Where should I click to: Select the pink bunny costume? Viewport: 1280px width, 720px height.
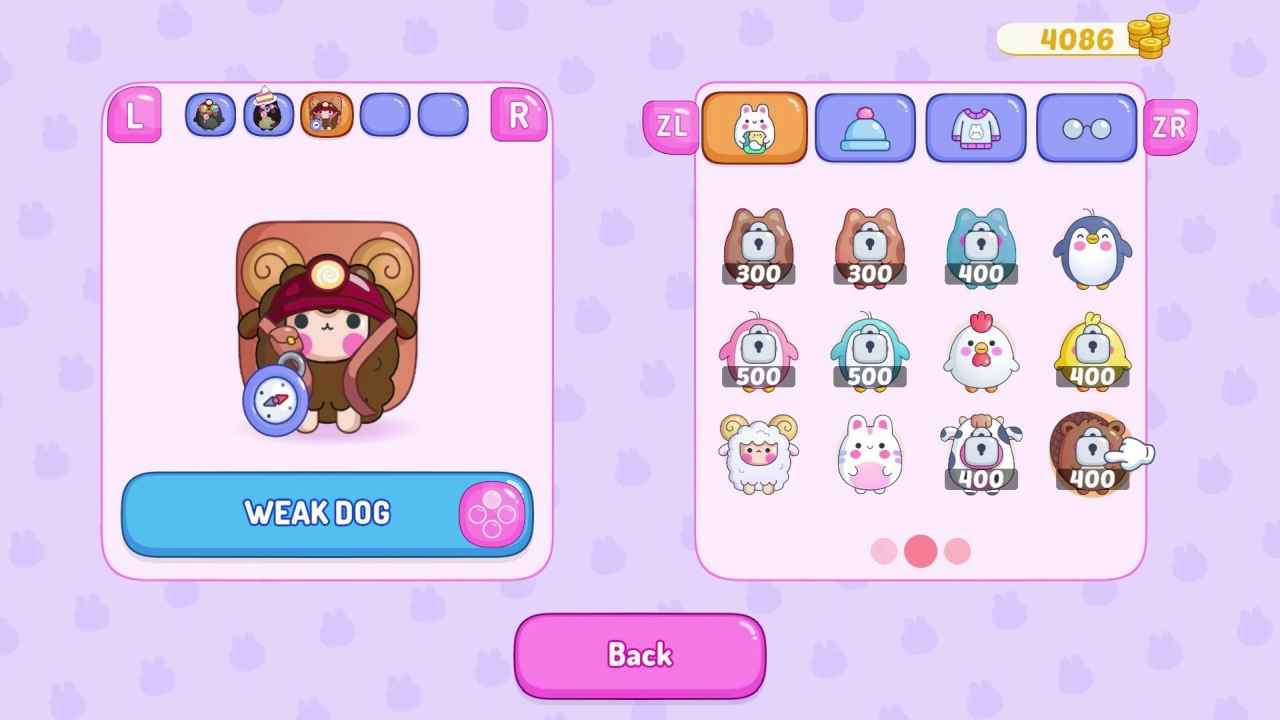click(x=869, y=455)
